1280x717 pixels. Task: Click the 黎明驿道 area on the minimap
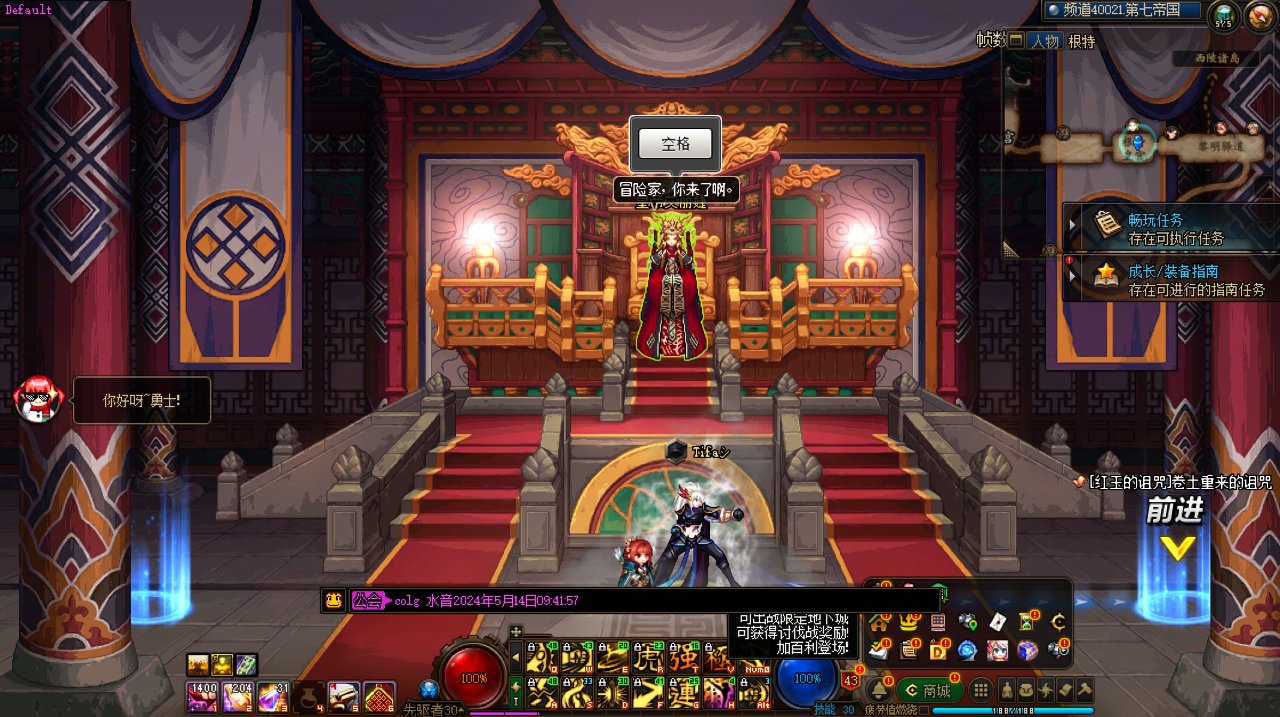click(1220, 146)
